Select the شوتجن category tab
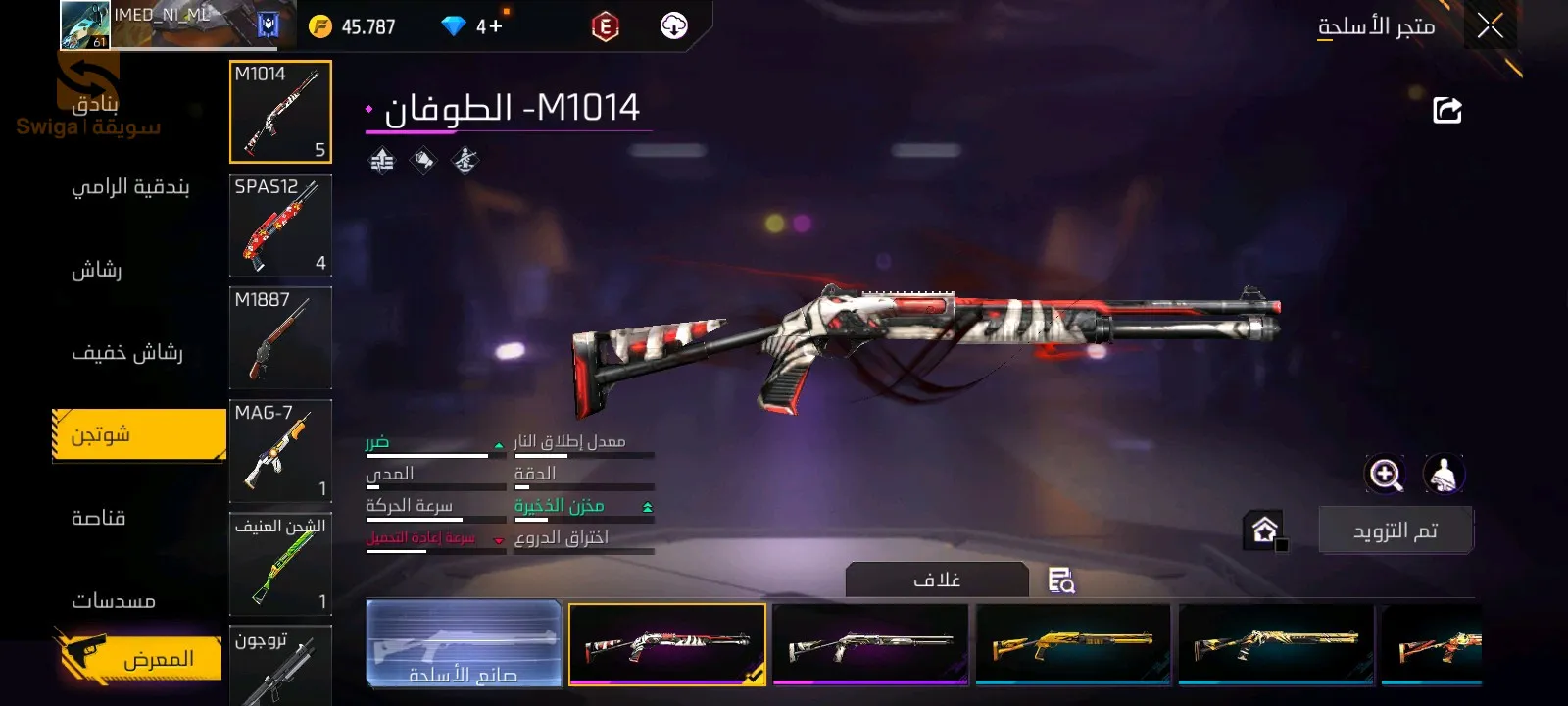Image resolution: width=1568 pixels, height=706 pixels. point(138,435)
